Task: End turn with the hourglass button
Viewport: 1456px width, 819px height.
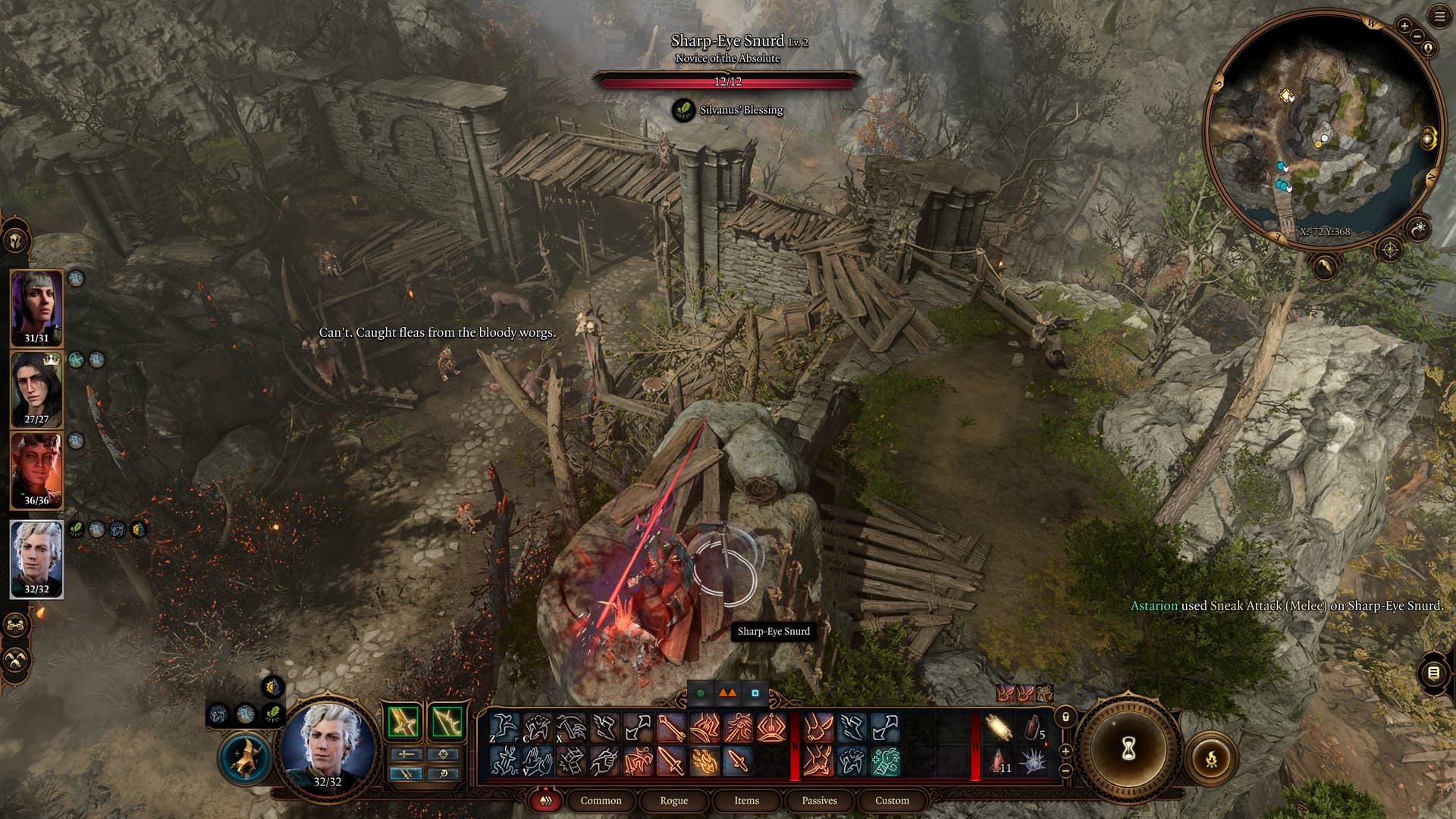Action: tap(1128, 750)
